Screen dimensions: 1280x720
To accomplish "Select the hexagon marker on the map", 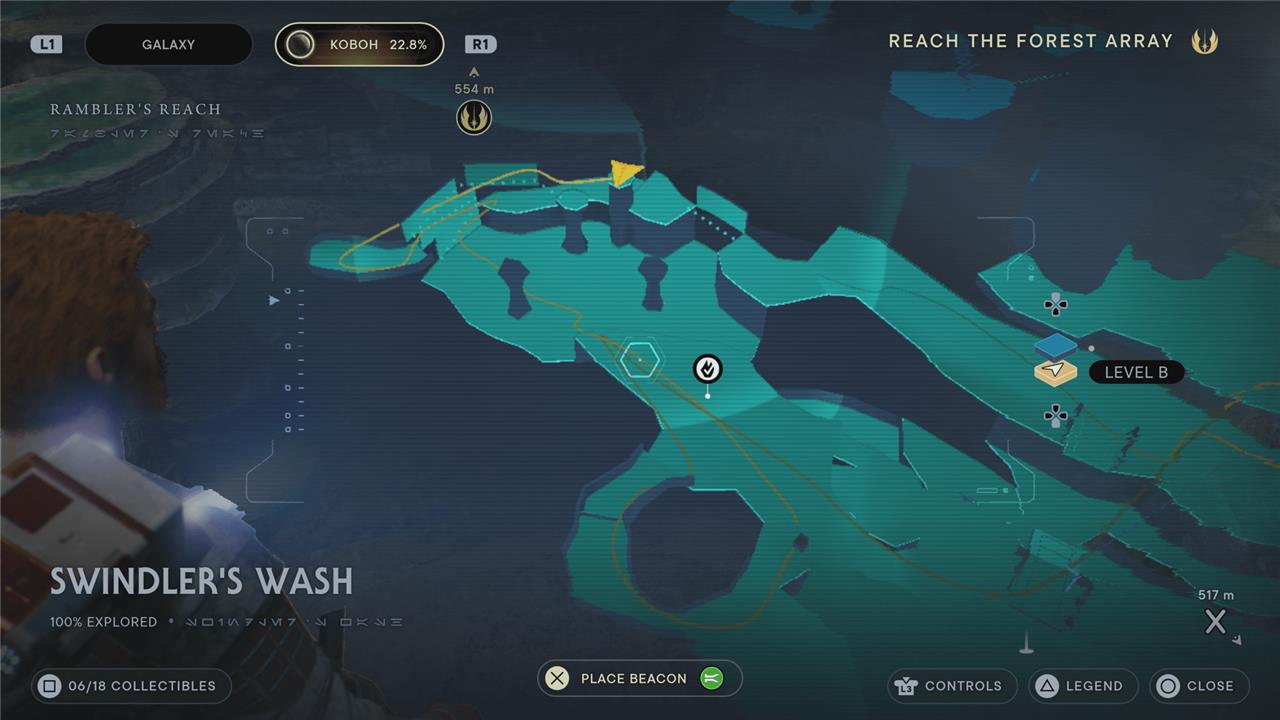I will [x=639, y=359].
